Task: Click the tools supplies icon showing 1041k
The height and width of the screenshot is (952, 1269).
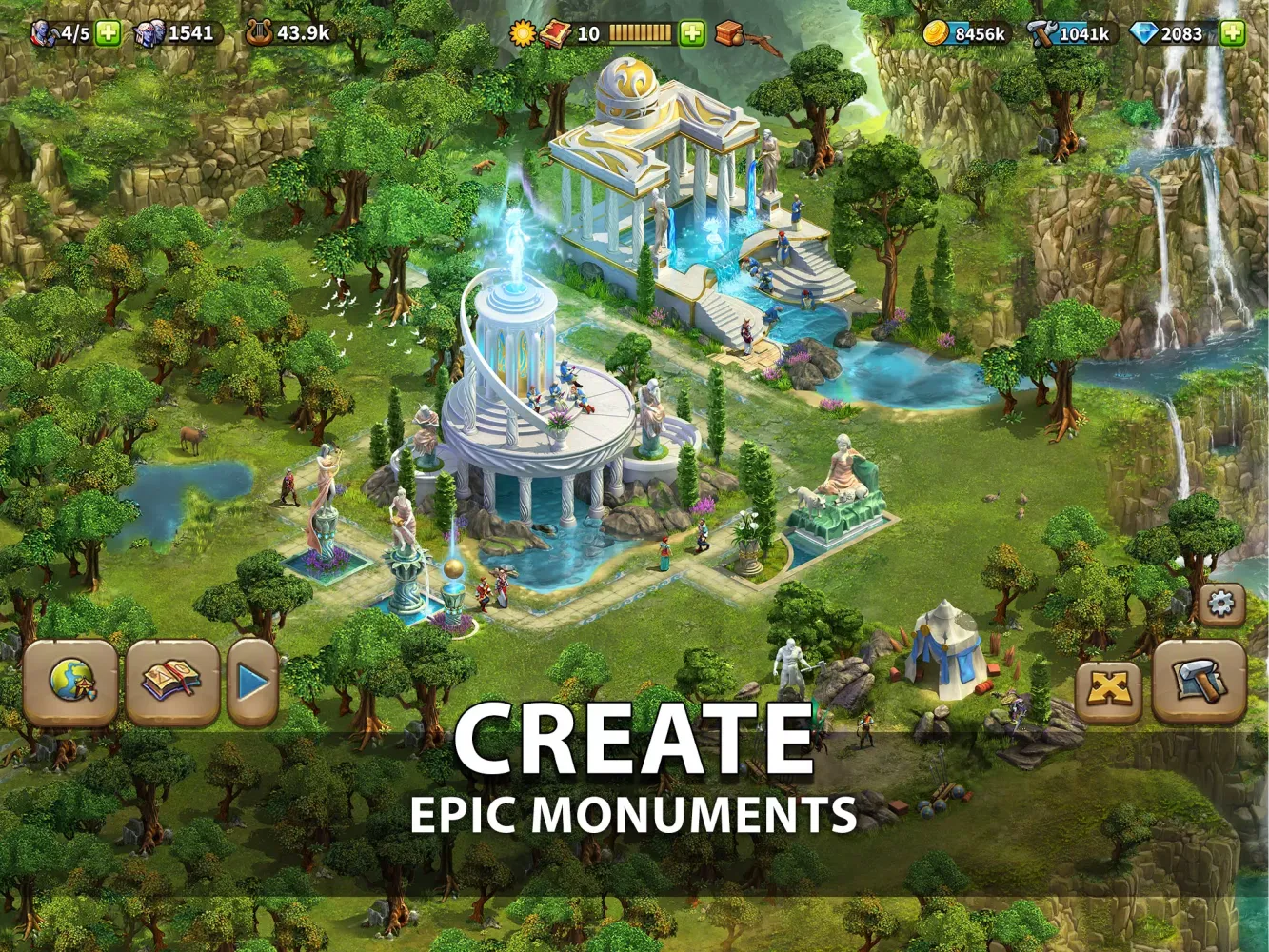Action: 1042,31
